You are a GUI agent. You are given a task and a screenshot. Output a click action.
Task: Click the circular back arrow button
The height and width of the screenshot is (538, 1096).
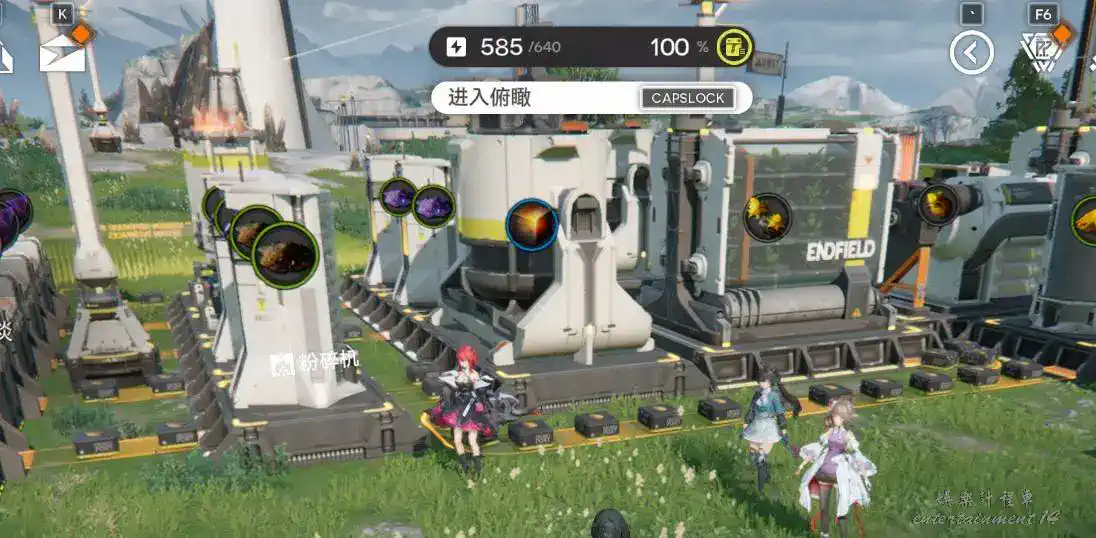coord(971,52)
